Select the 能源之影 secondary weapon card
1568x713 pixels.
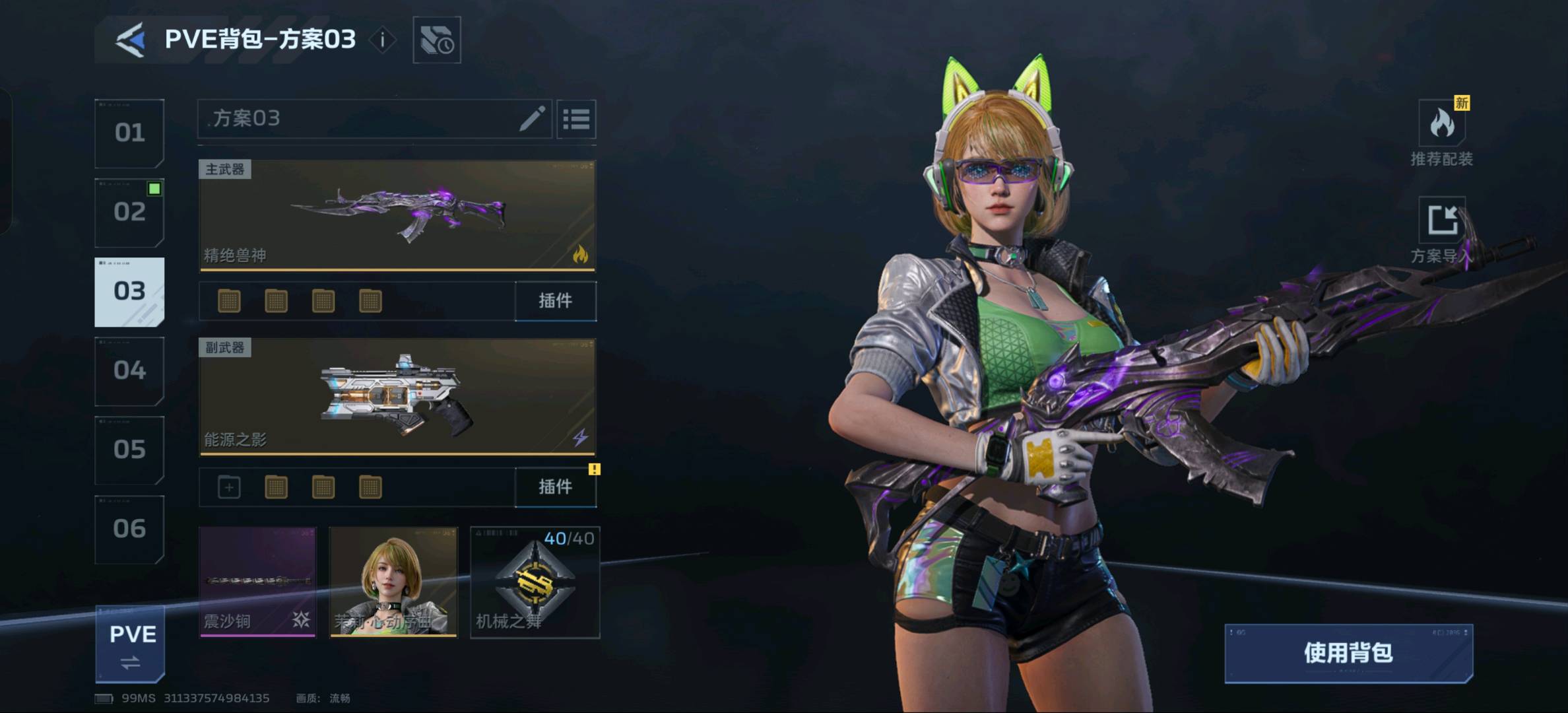(397, 397)
